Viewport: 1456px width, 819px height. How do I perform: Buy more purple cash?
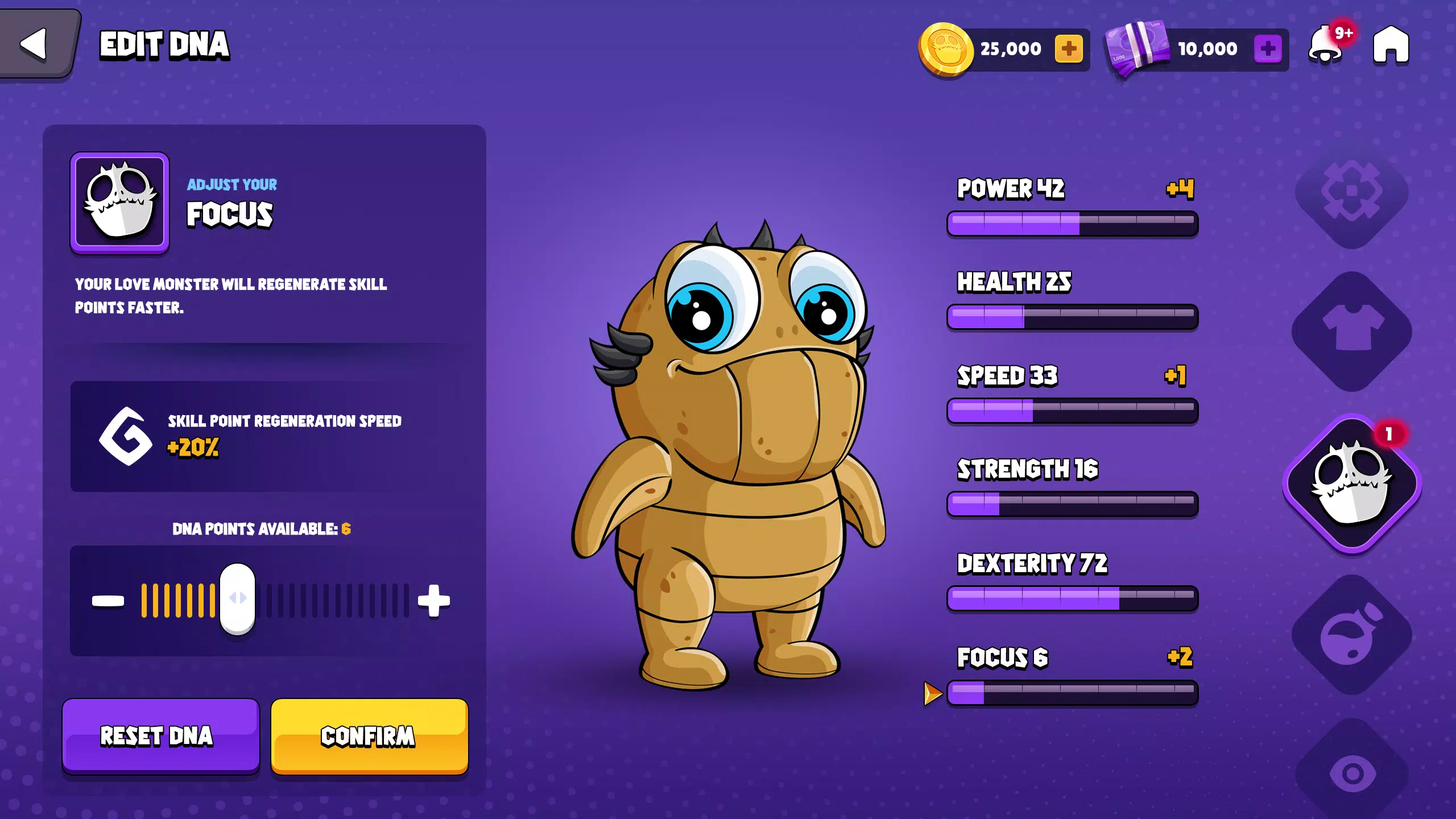click(x=1268, y=49)
